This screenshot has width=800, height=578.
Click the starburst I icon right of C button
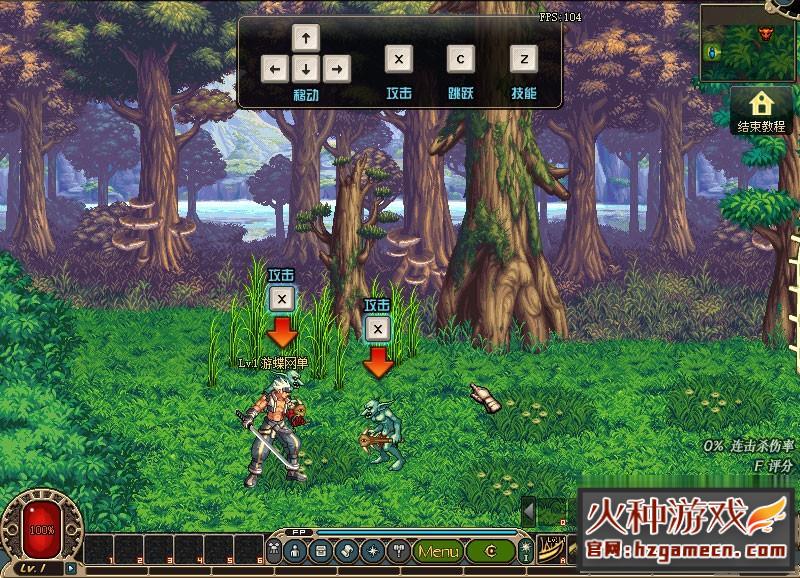(x=525, y=552)
